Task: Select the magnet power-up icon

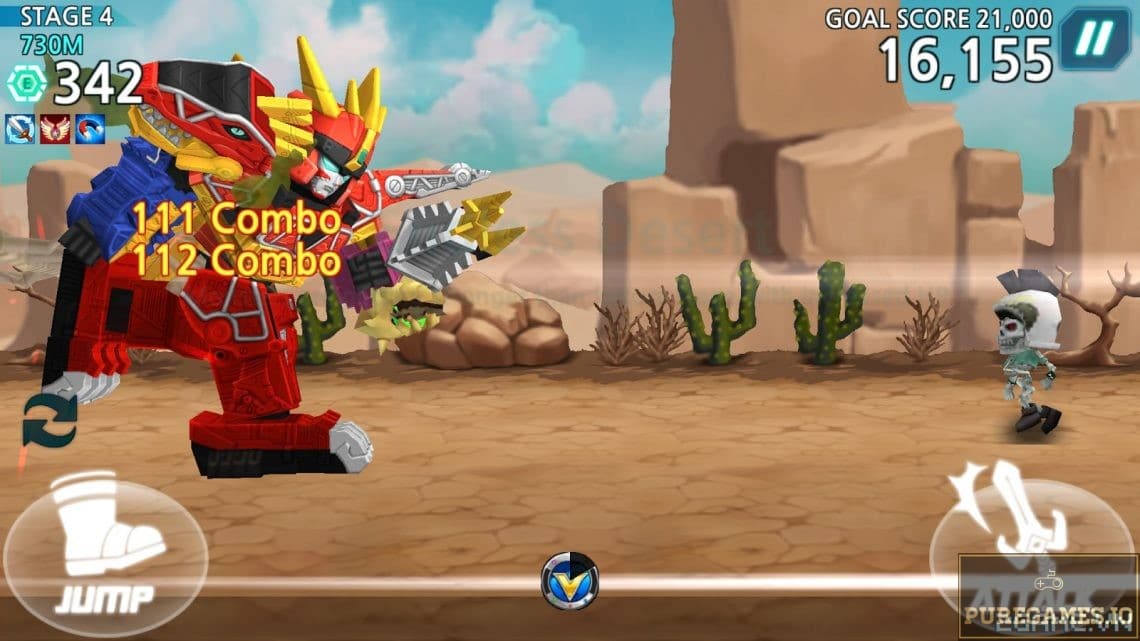Action: pyautogui.click(x=90, y=128)
